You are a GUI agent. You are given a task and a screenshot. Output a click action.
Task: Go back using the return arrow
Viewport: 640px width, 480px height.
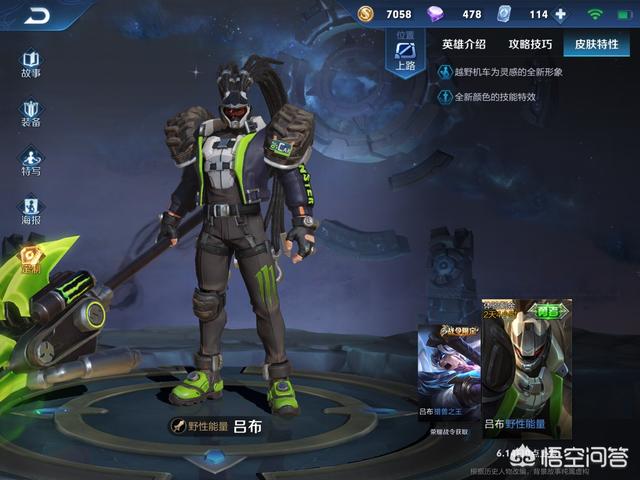pos(38,15)
